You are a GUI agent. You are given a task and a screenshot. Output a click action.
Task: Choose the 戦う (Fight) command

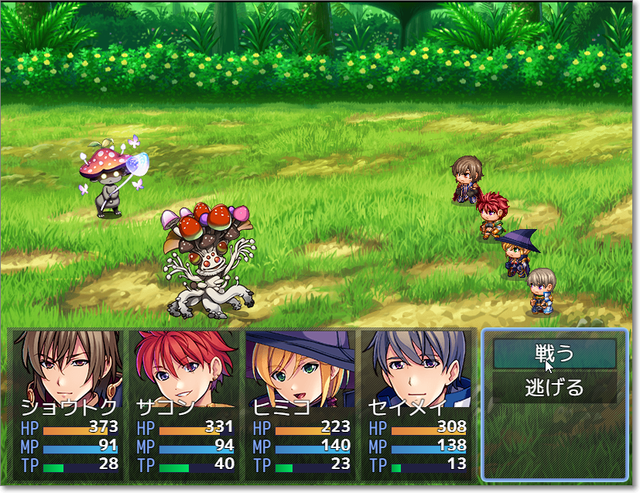(554, 353)
